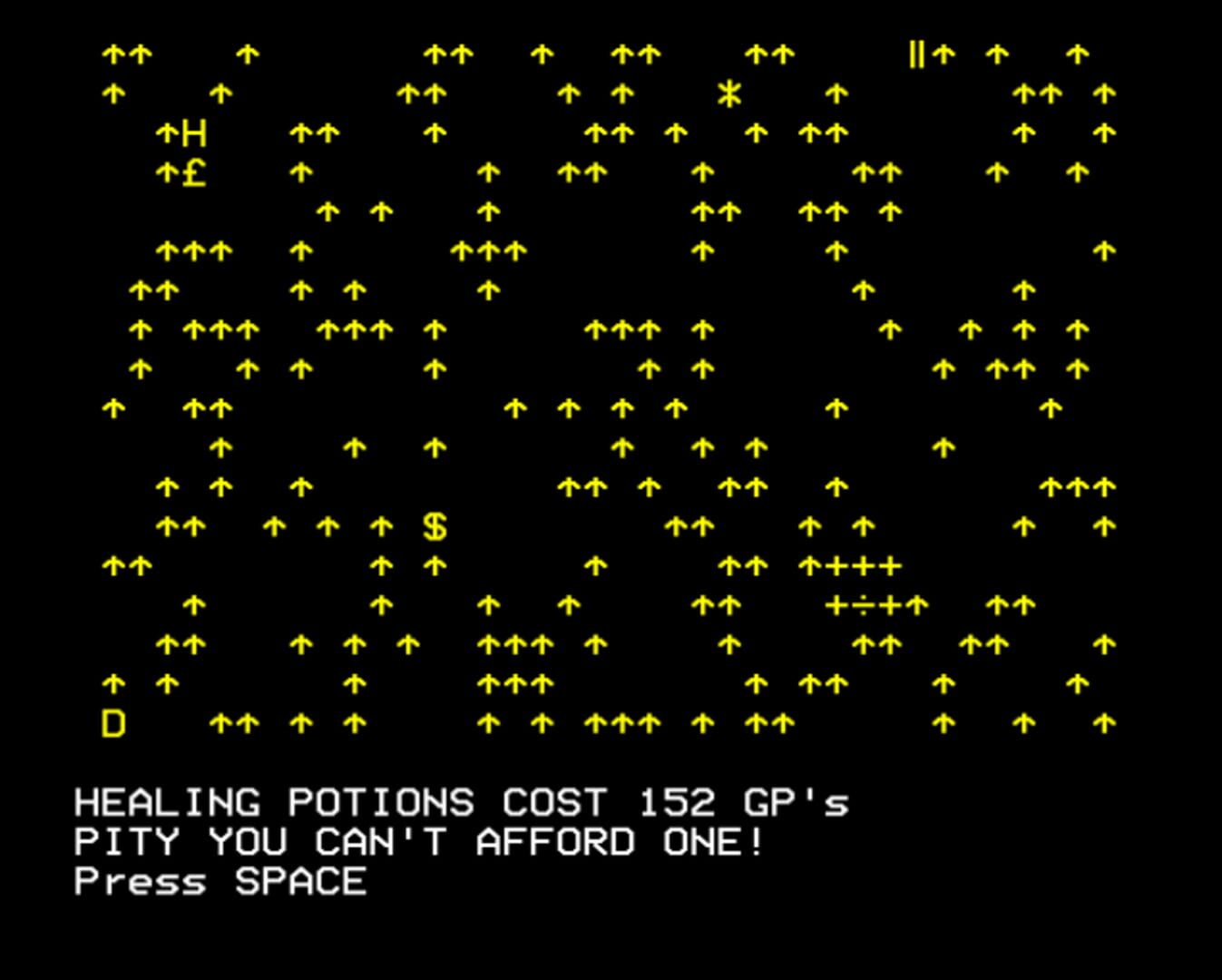Select the $ treasure symbol on the map
This screenshot has width=1222, height=980.
(x=434, y=526)
